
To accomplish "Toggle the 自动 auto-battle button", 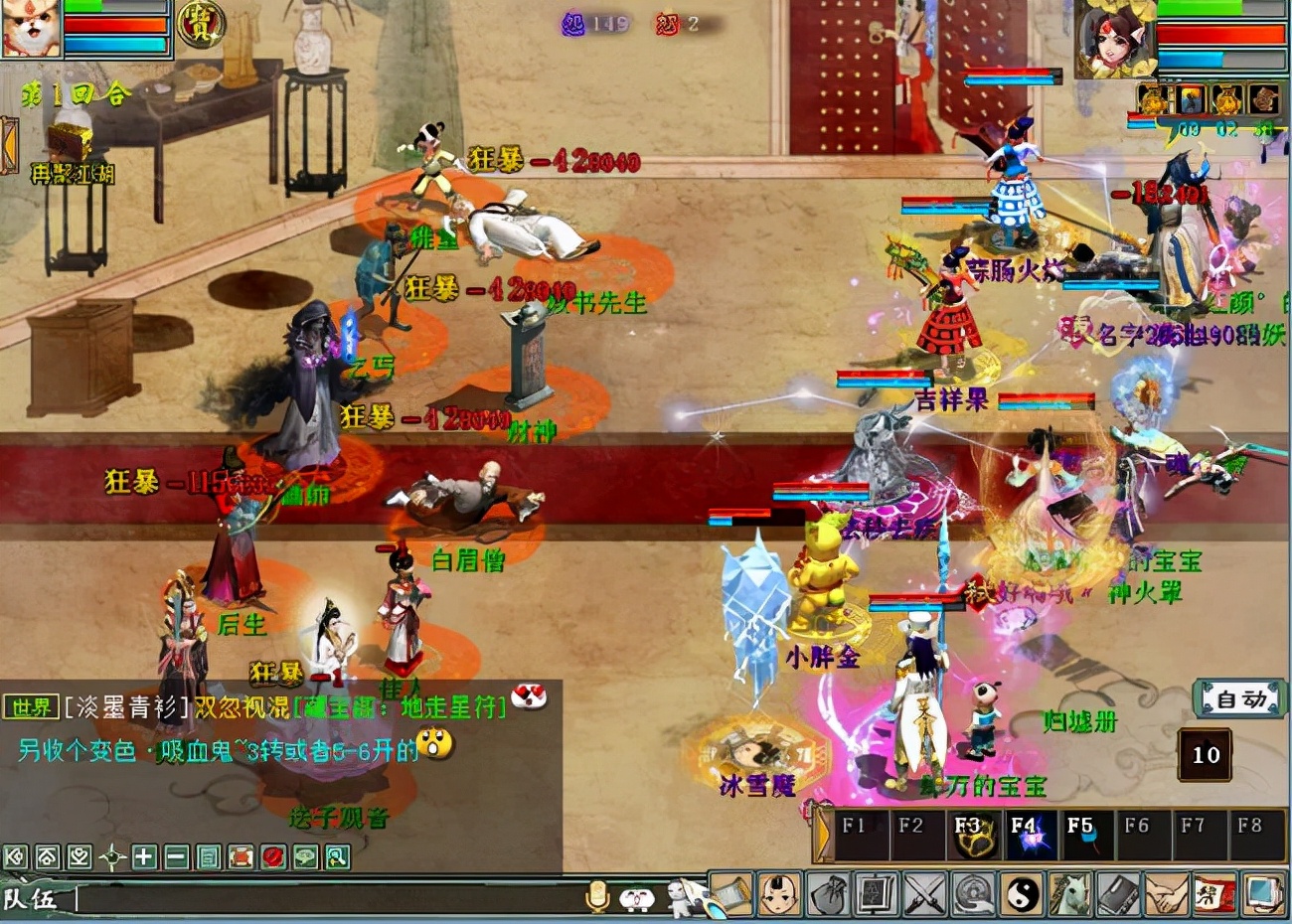I will click(x=1240, y=699).
